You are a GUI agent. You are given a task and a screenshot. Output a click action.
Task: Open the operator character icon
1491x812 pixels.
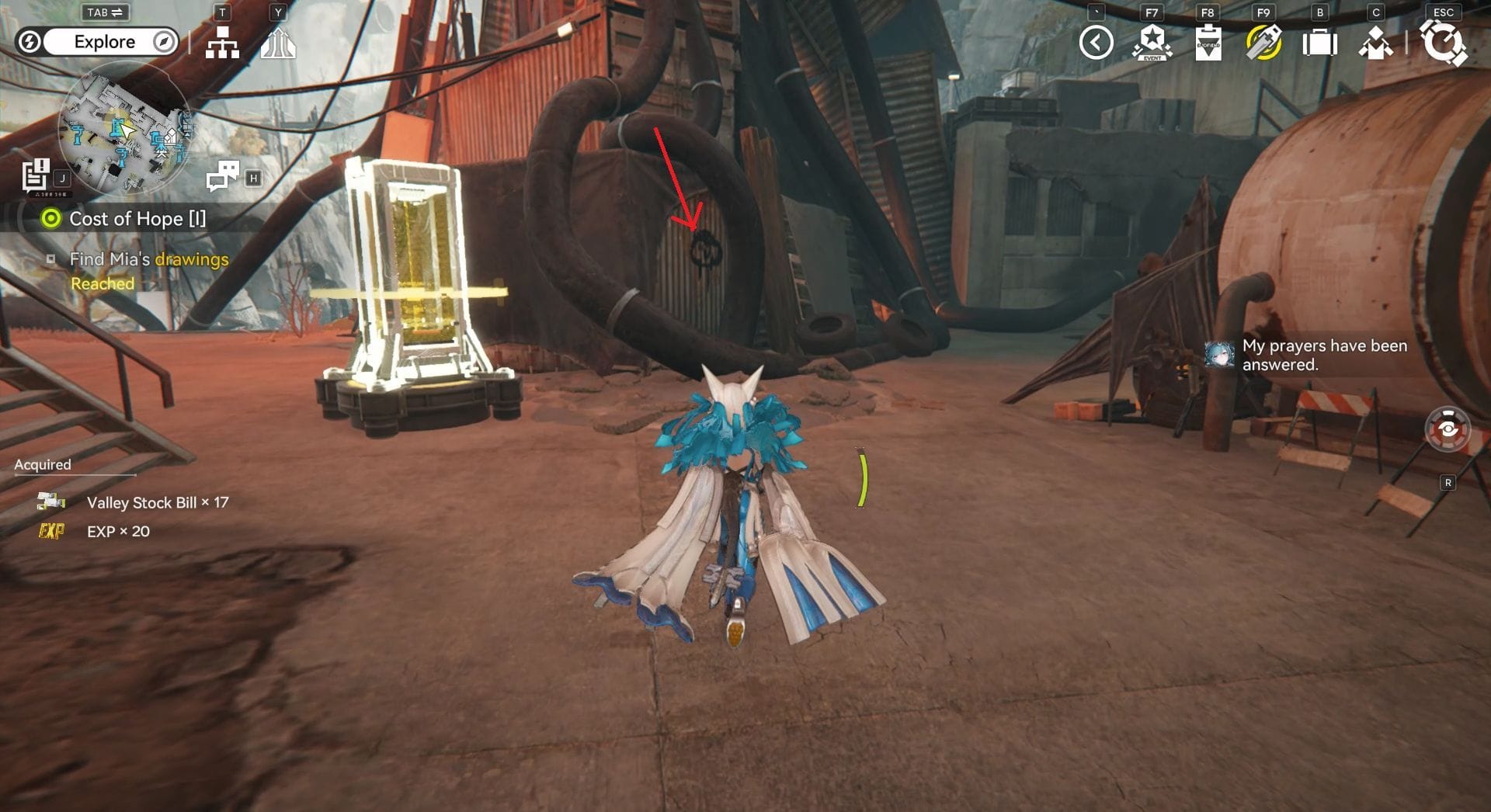pos(1375,43)
